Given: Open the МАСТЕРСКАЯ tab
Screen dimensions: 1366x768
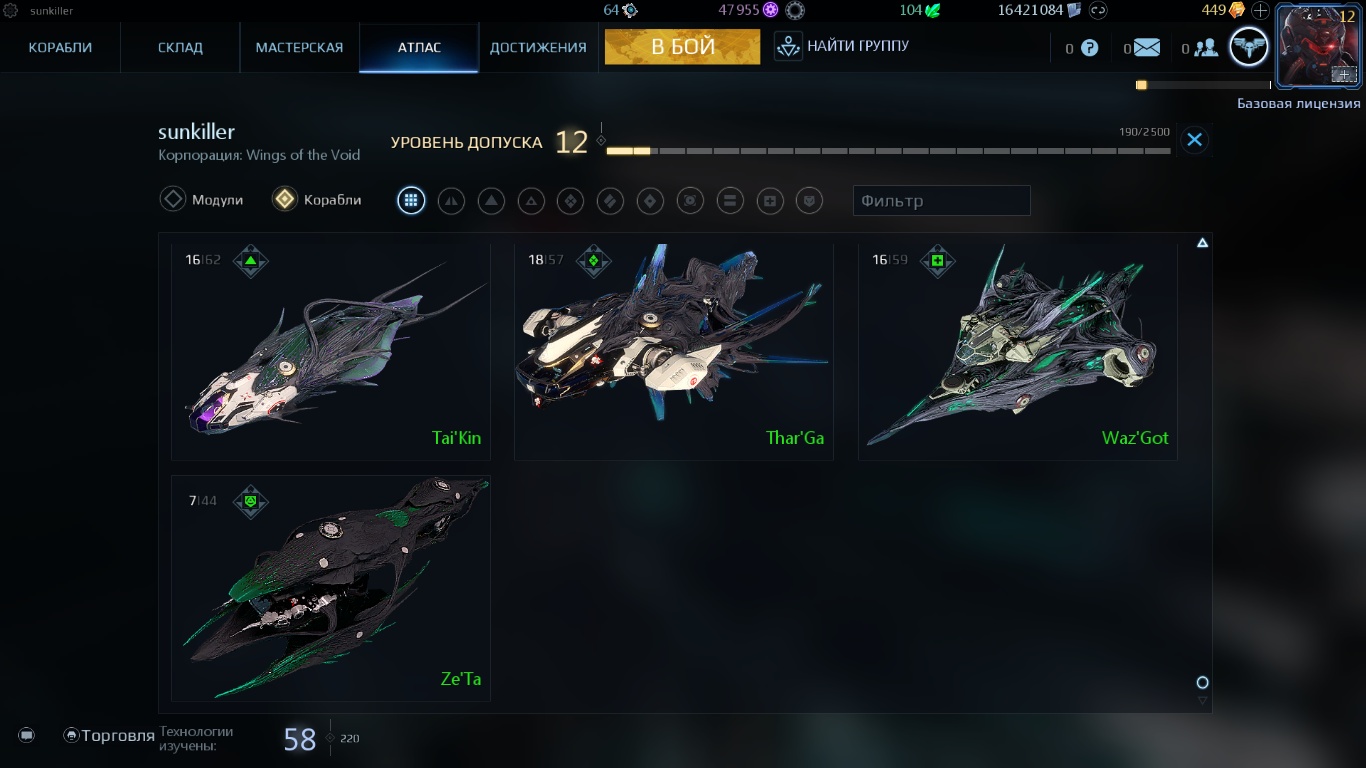Looking at the screenshot, I should 298,46.
